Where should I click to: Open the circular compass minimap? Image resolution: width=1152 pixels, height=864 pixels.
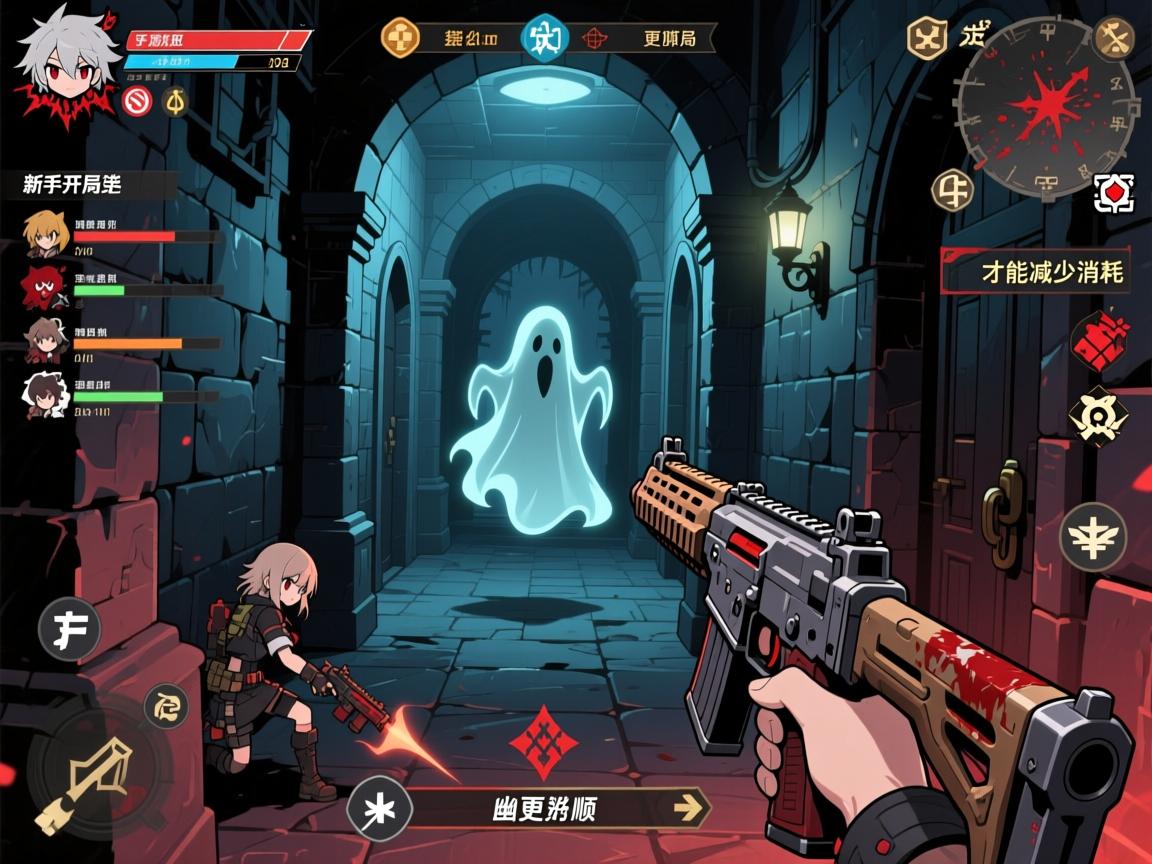[1046, 106]
